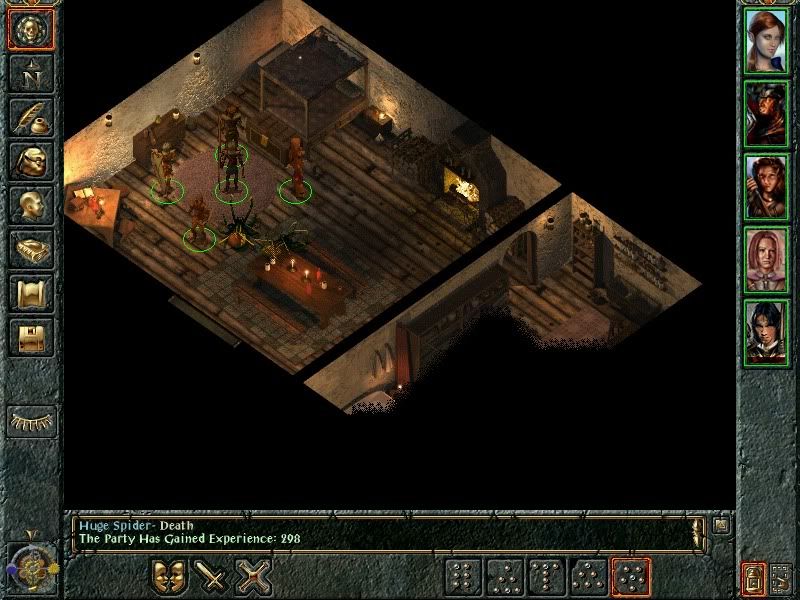This screenshot has width=800, height=600.
Task: Click the crossed swords stop button
Action: 255,577
